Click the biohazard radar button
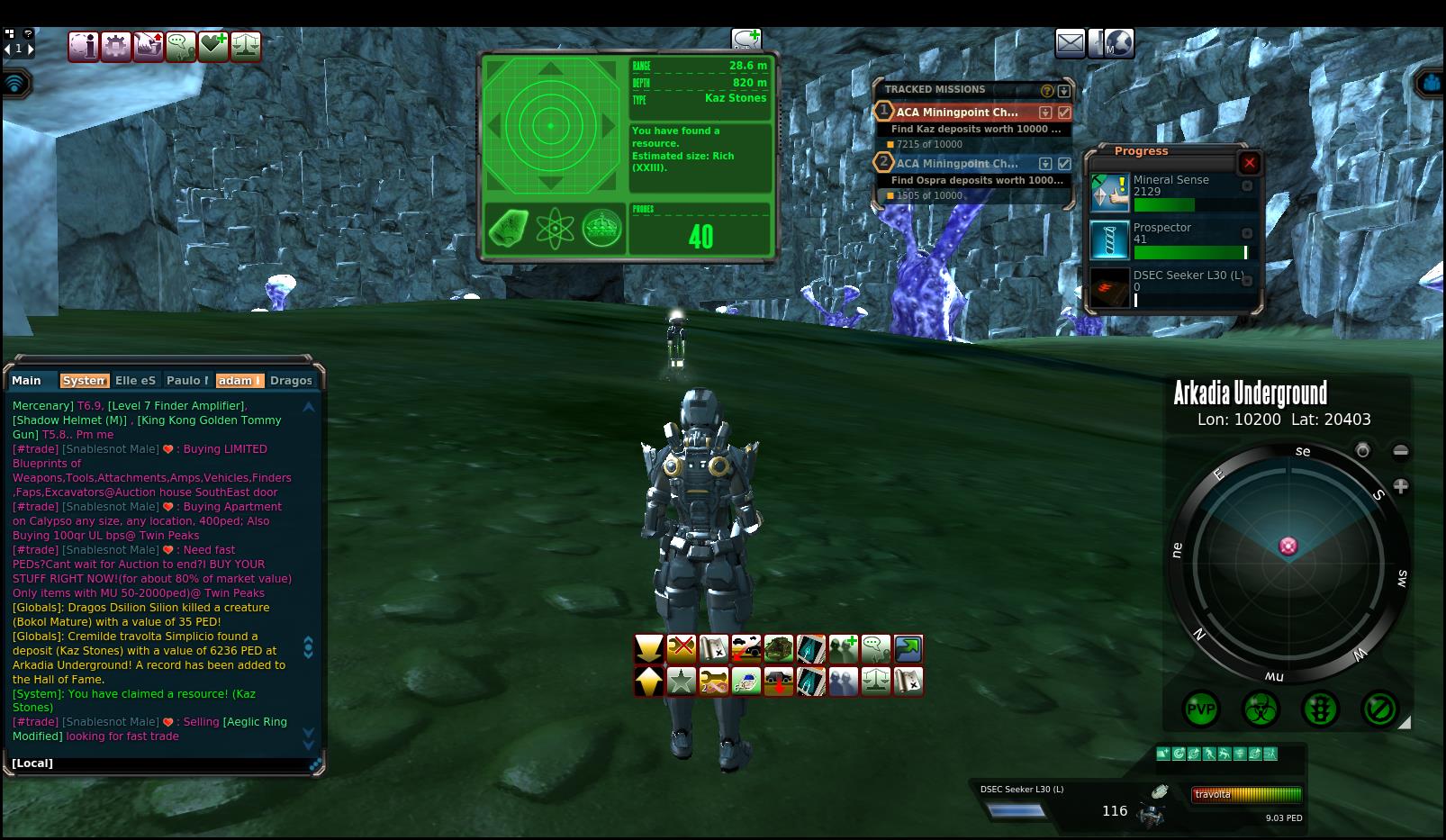 coord(1261,709)
